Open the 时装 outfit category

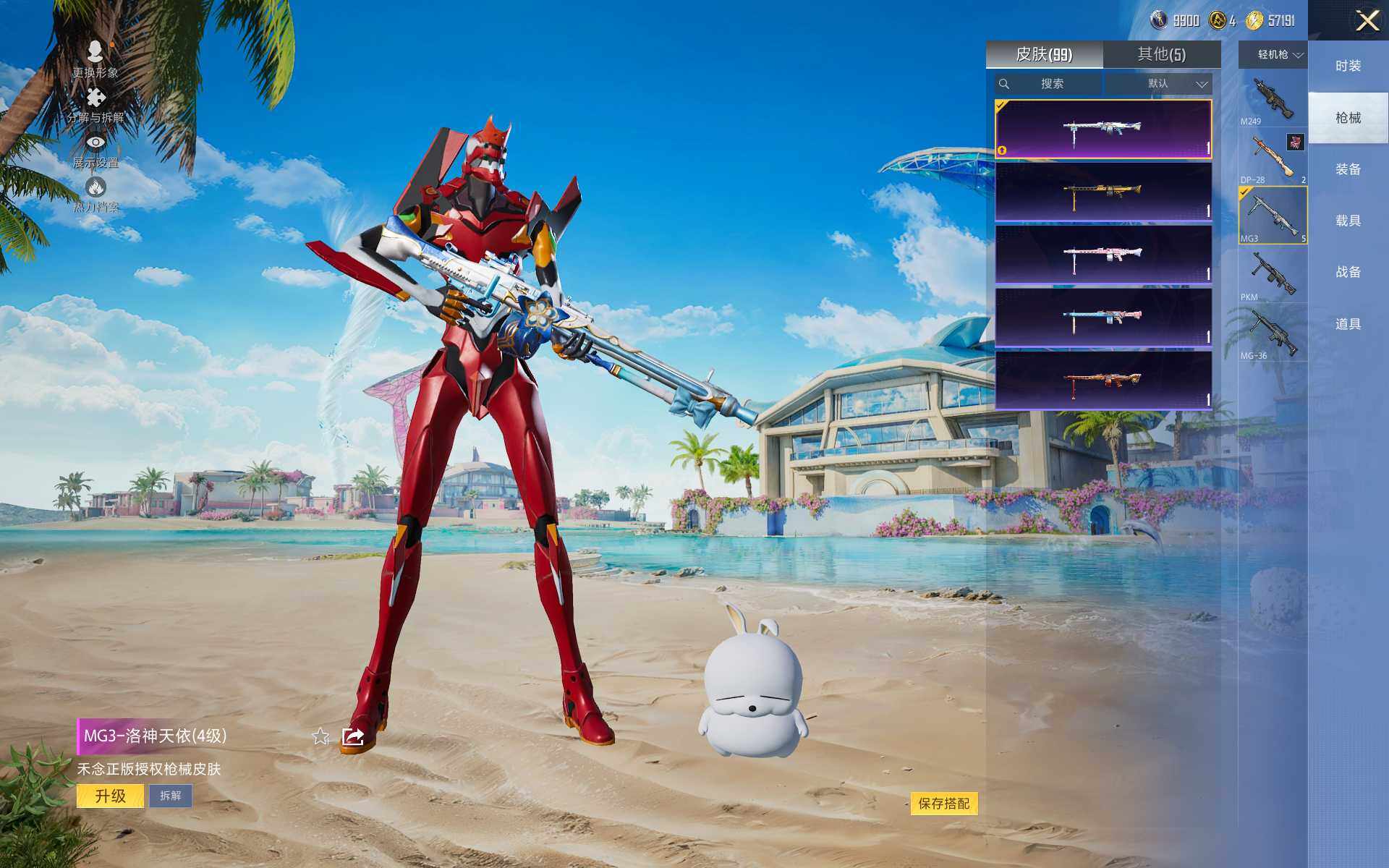tap(1348, 66)
